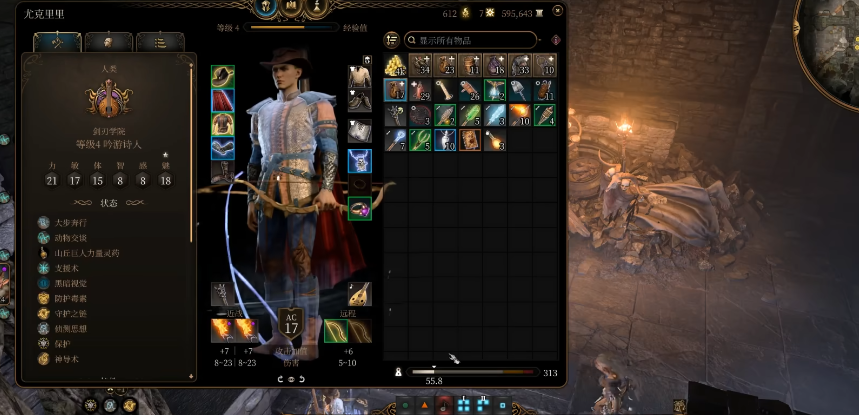
Task: Select the green trident item stack
Action: (x=420, y=139)
